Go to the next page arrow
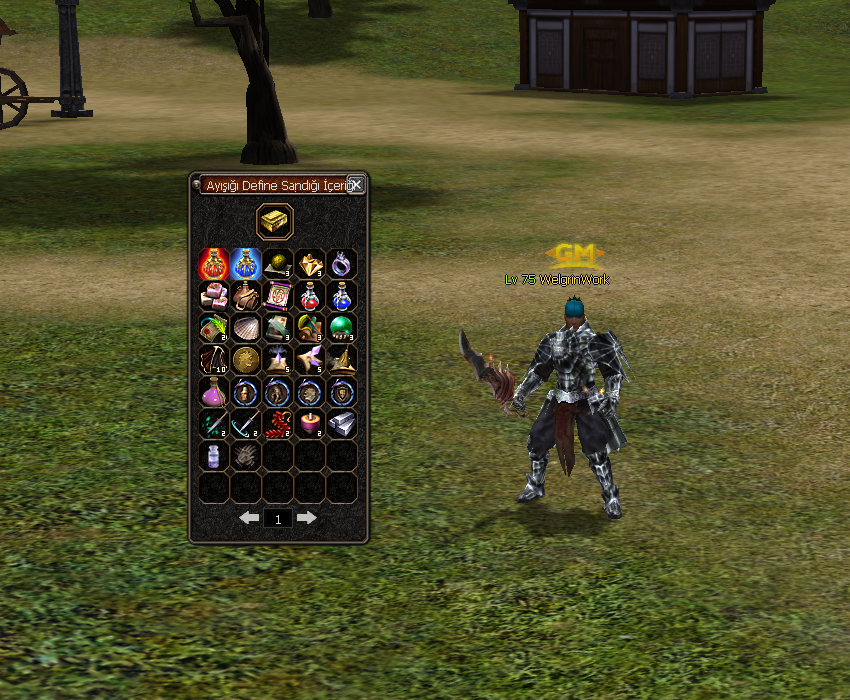 point(307,518)
